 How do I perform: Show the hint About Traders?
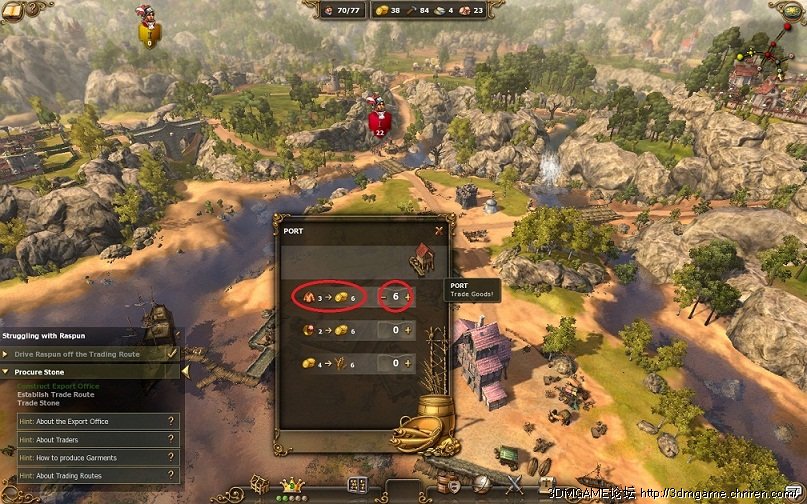(91, 439)
